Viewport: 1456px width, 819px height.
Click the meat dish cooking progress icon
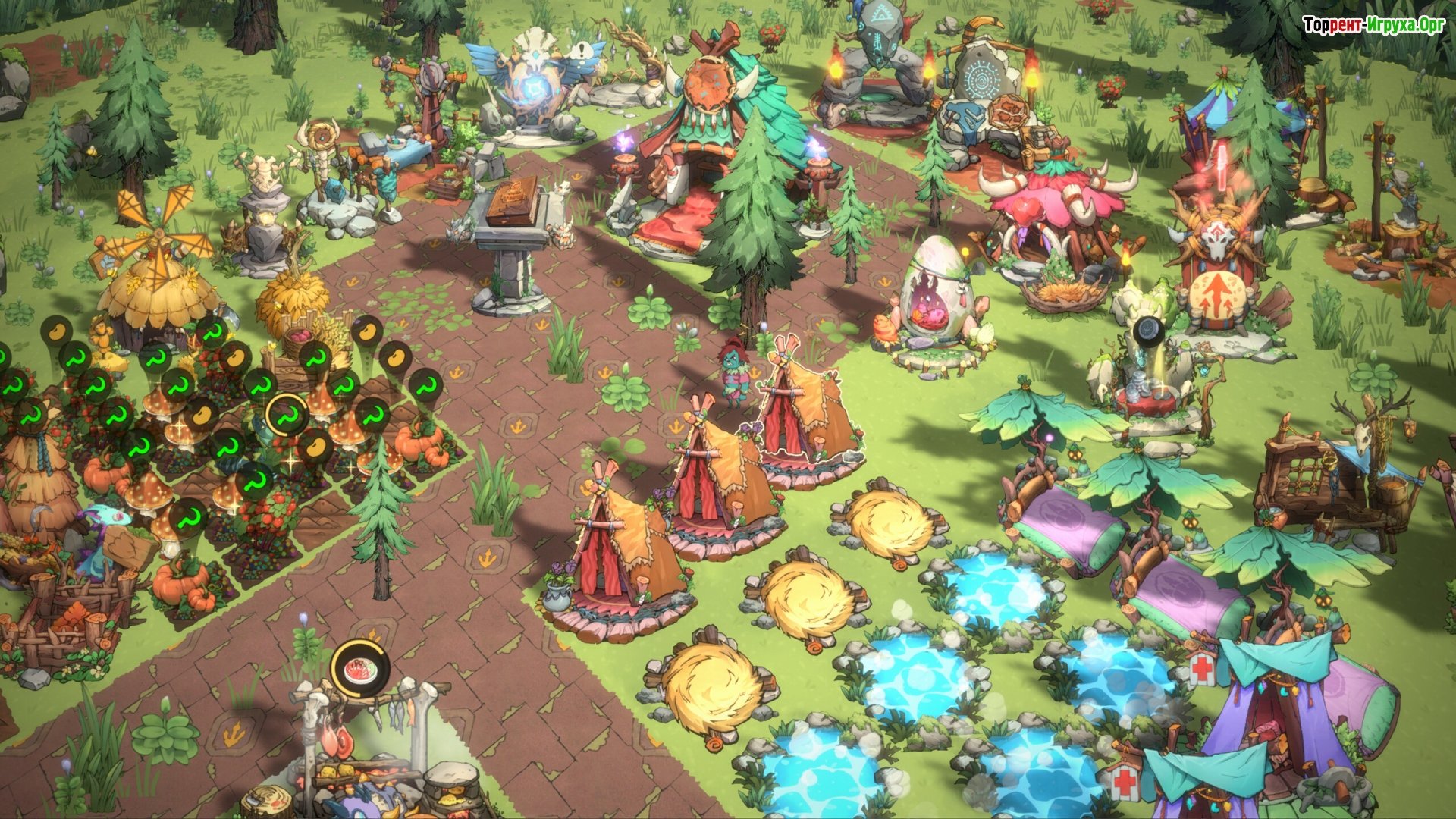(x=360, y=668)
